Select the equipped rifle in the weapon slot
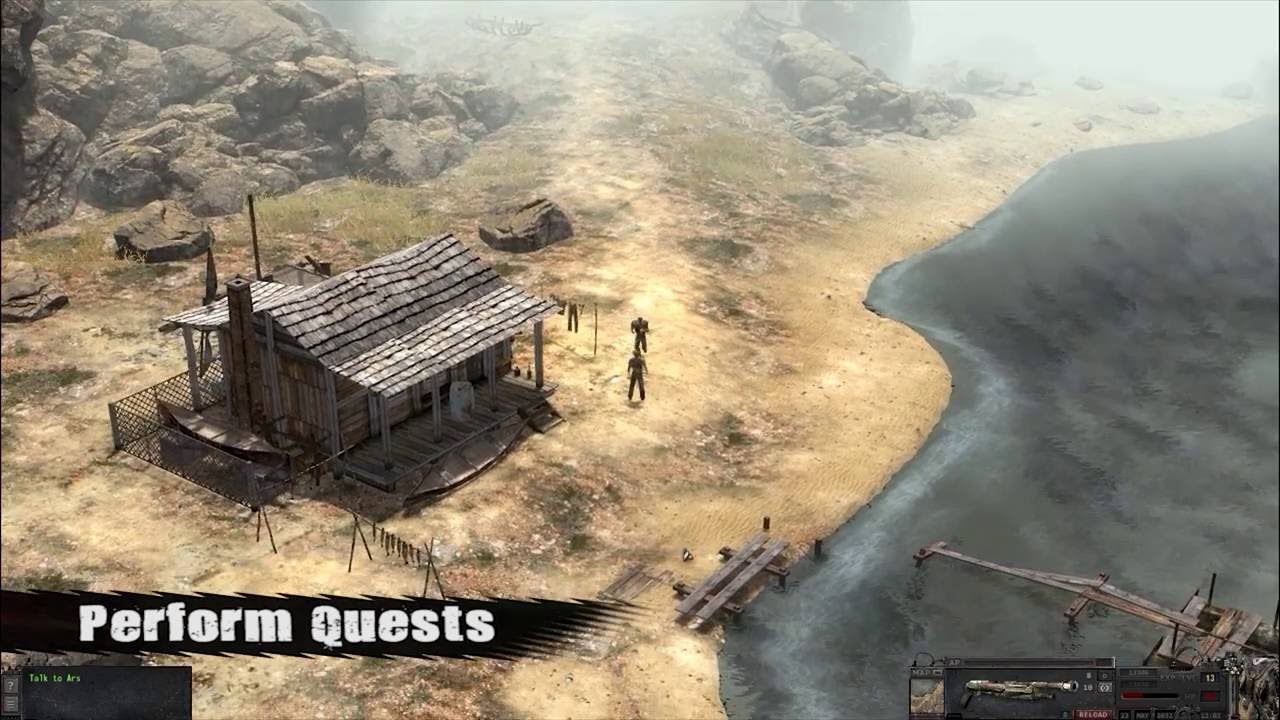The image size is (1280, 720). tap(1020, 688)
